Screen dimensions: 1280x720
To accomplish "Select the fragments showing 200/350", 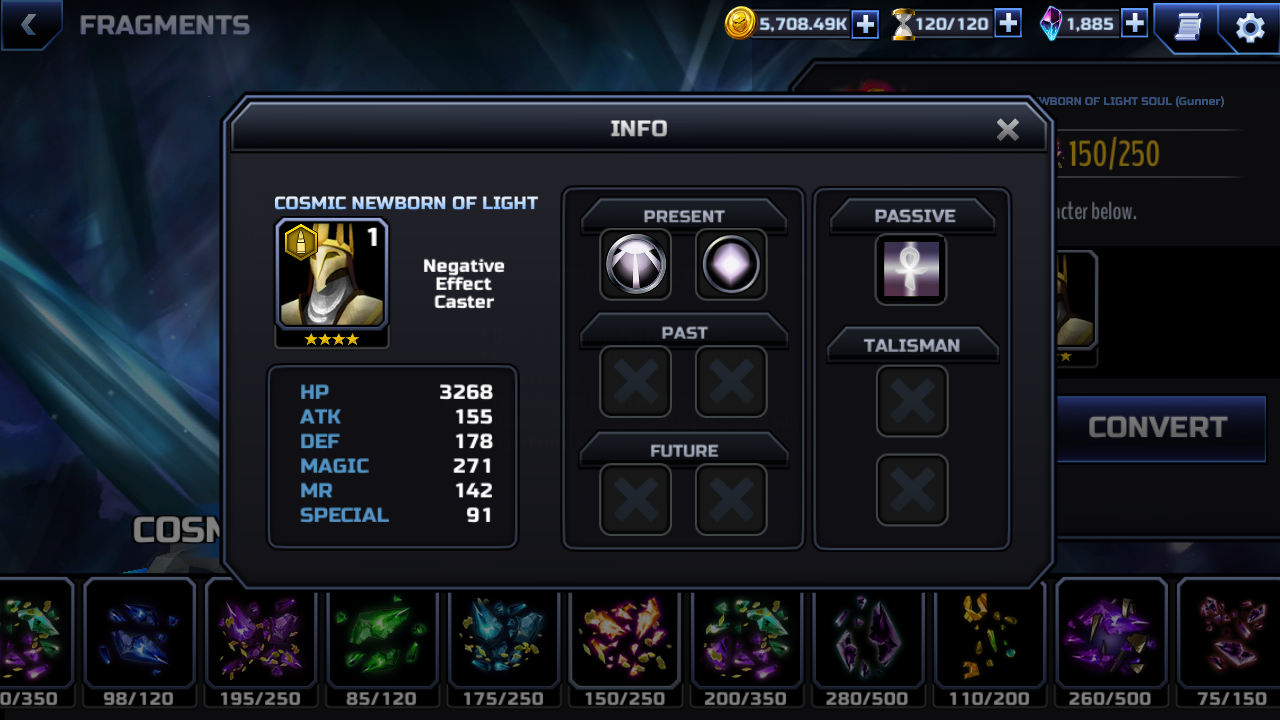I will tap(746, 637).
